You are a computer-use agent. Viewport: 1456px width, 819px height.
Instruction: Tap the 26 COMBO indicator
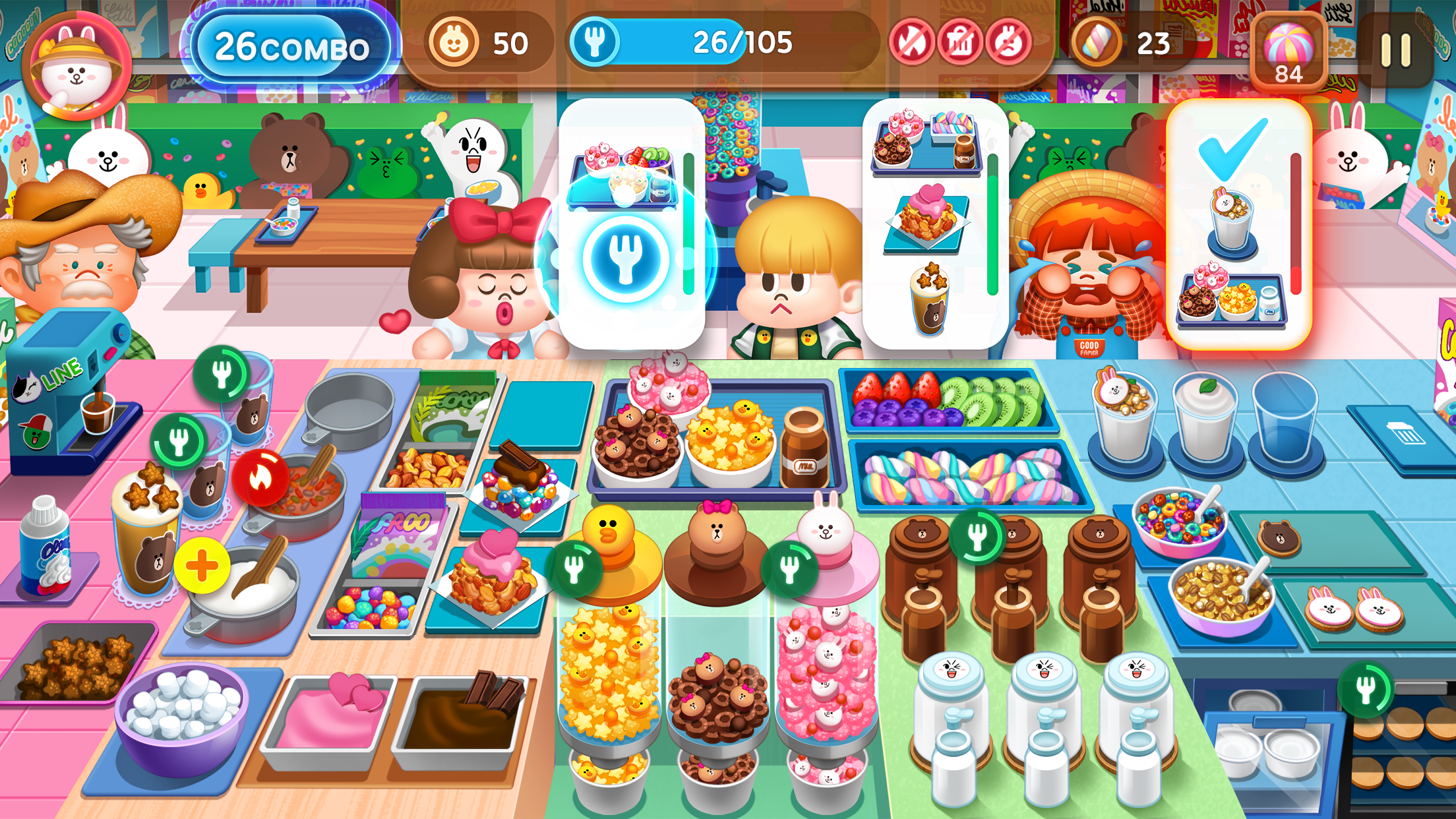pyautogui.click(x=290, y=48)
